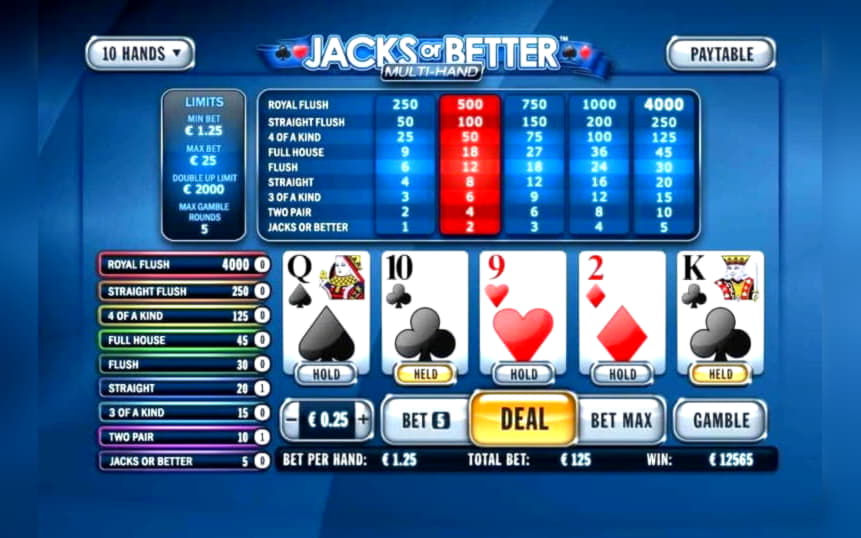861x538 pixels.
Task: Hold the Queen of Spades card
Action: click(326, 375)
